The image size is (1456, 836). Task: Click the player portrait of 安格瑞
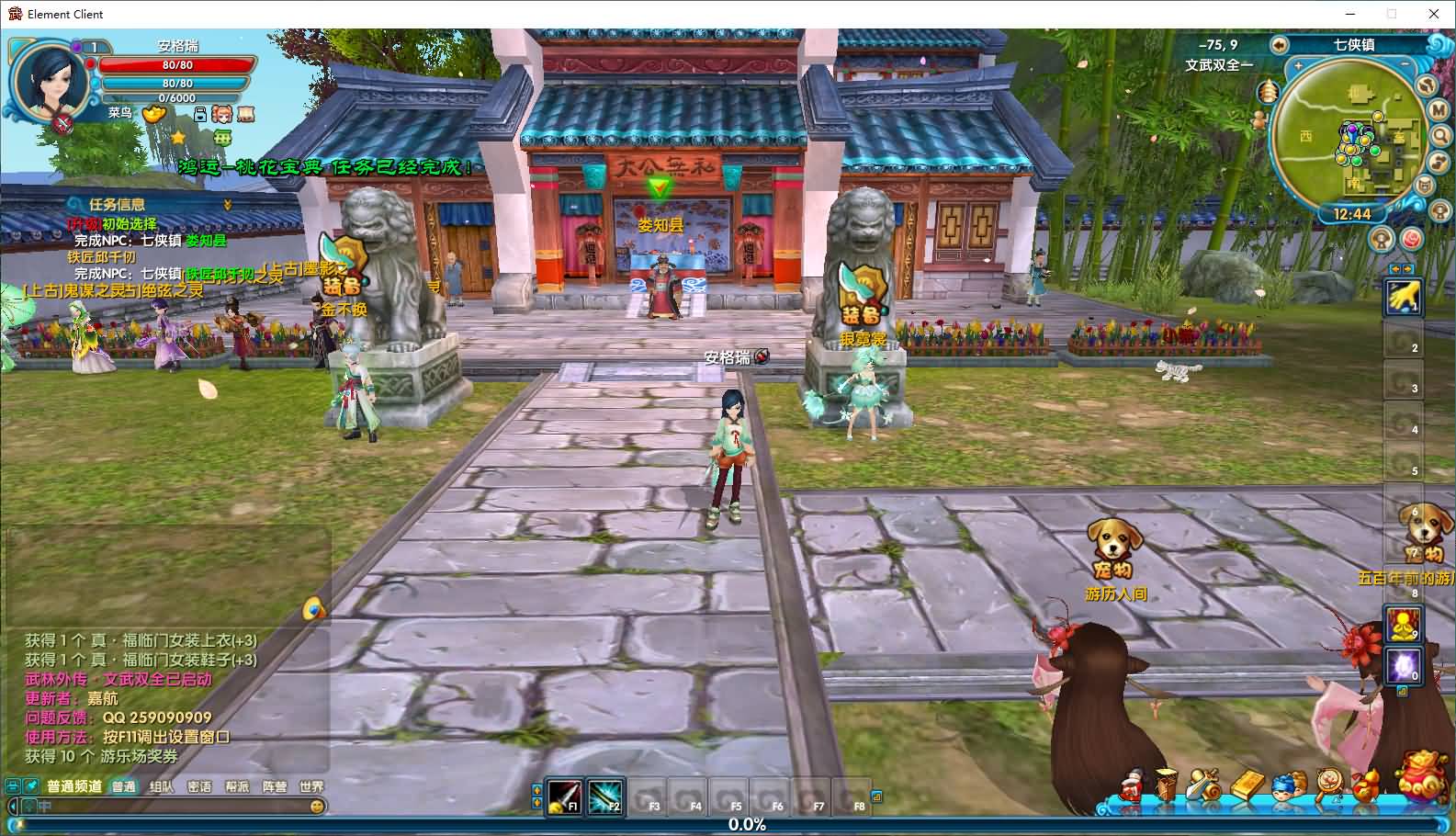[x=48, y=81]
